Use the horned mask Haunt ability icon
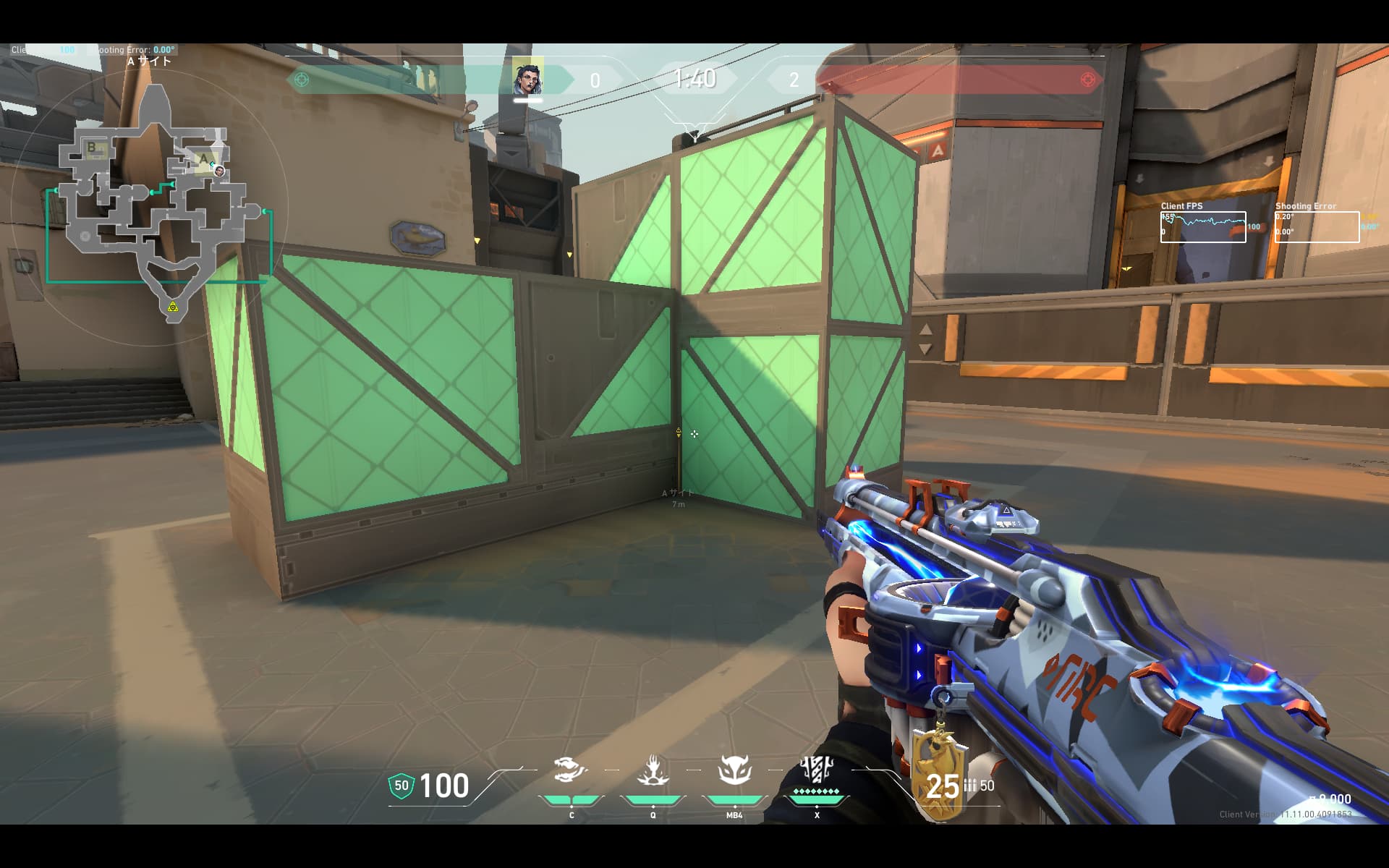The height and width of the screenshot is (868, 1389). coord(734,770)
